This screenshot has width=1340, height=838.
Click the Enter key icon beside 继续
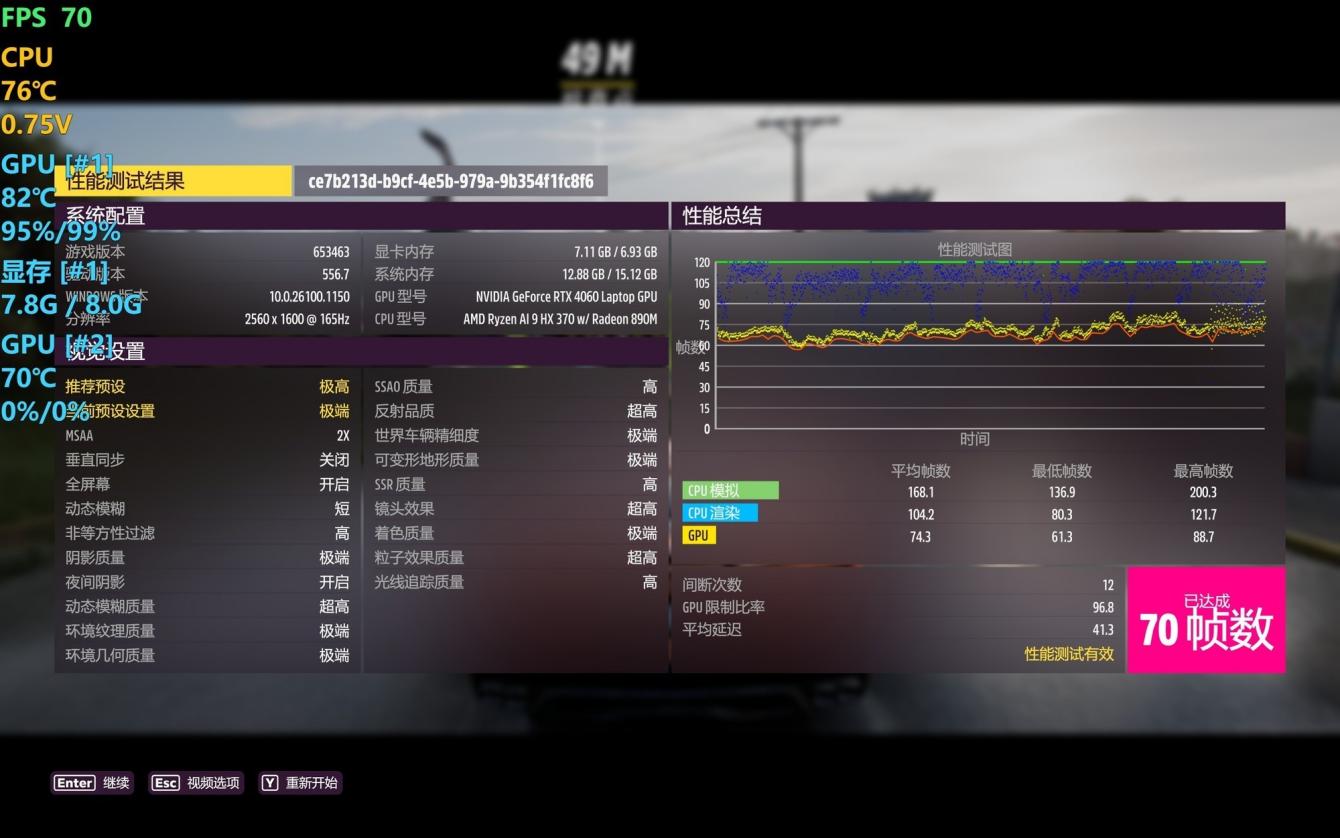(74, 783)
